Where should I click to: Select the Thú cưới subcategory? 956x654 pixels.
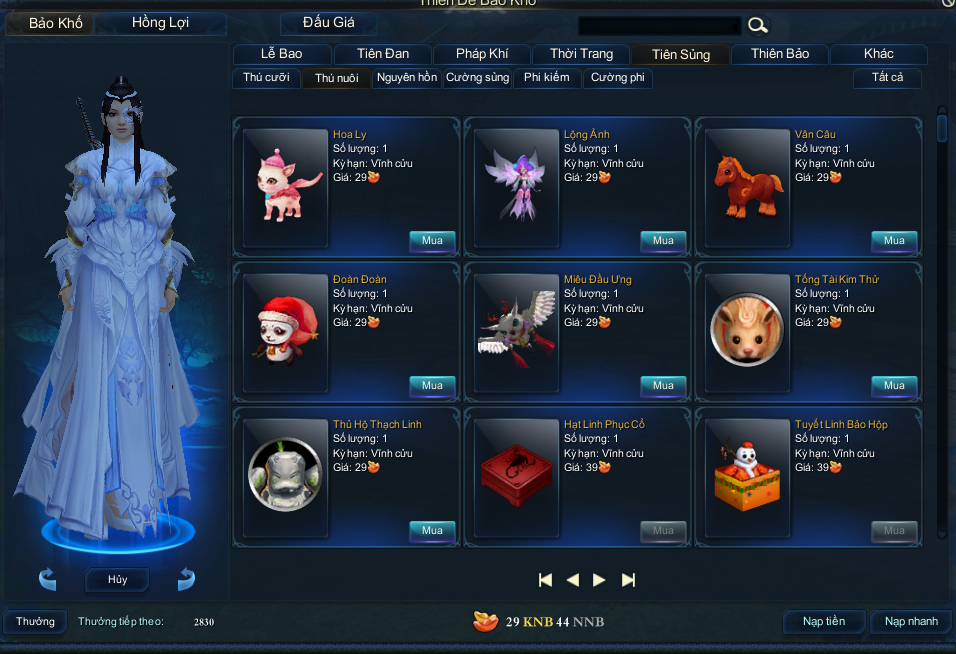pos(266,78)
